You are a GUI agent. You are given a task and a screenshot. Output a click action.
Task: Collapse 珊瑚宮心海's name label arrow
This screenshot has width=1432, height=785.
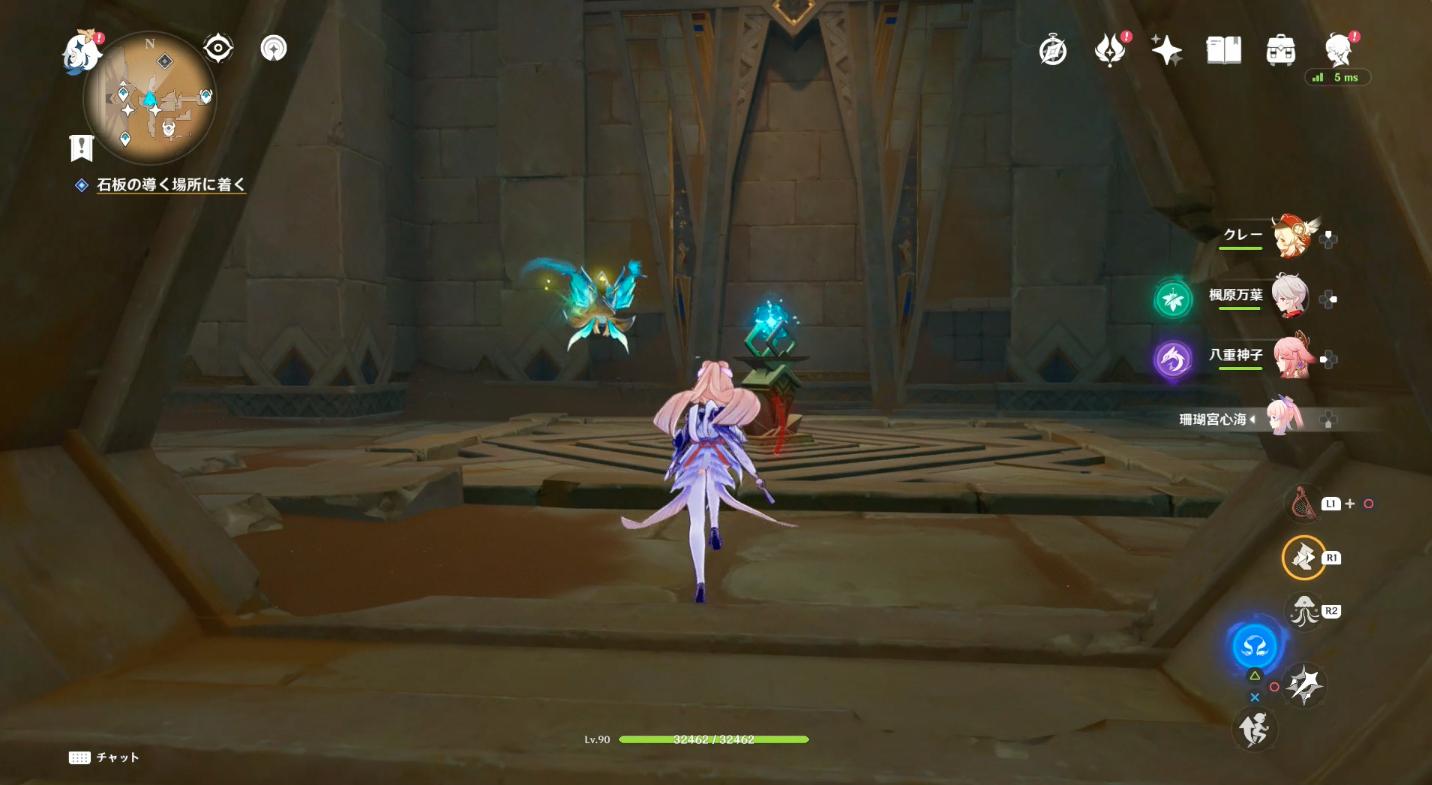[x=1253, y=420]
